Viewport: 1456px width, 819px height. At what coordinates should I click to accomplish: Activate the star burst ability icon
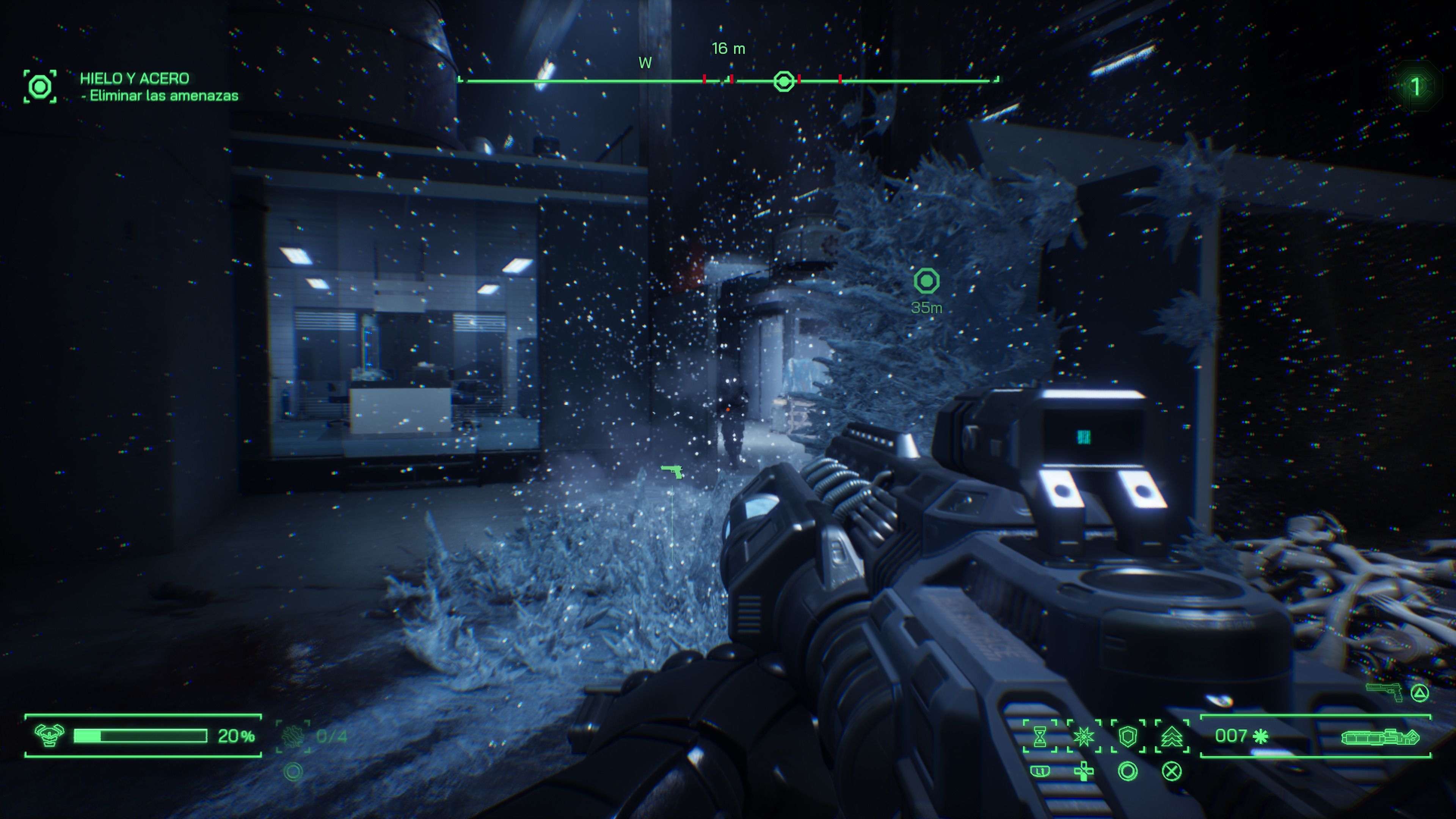1084,736
